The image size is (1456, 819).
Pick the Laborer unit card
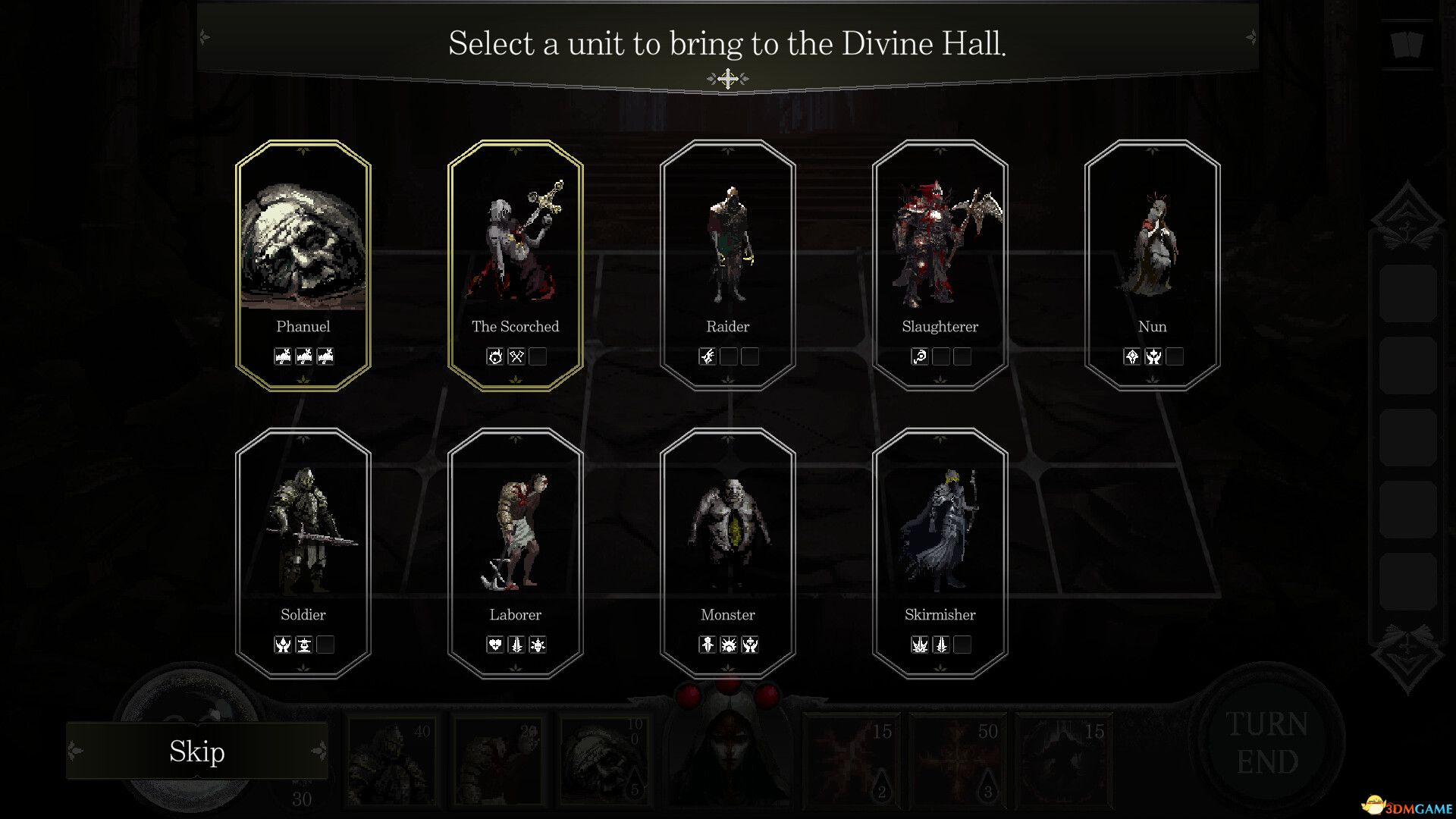point(516,554)
